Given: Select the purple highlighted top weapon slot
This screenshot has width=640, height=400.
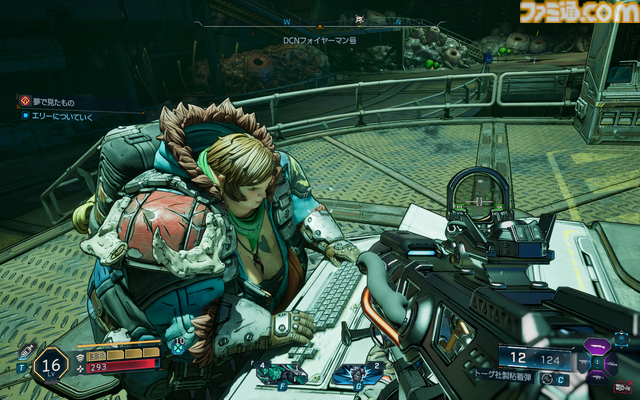Looking at the screenshot, I should coord(599,346).
